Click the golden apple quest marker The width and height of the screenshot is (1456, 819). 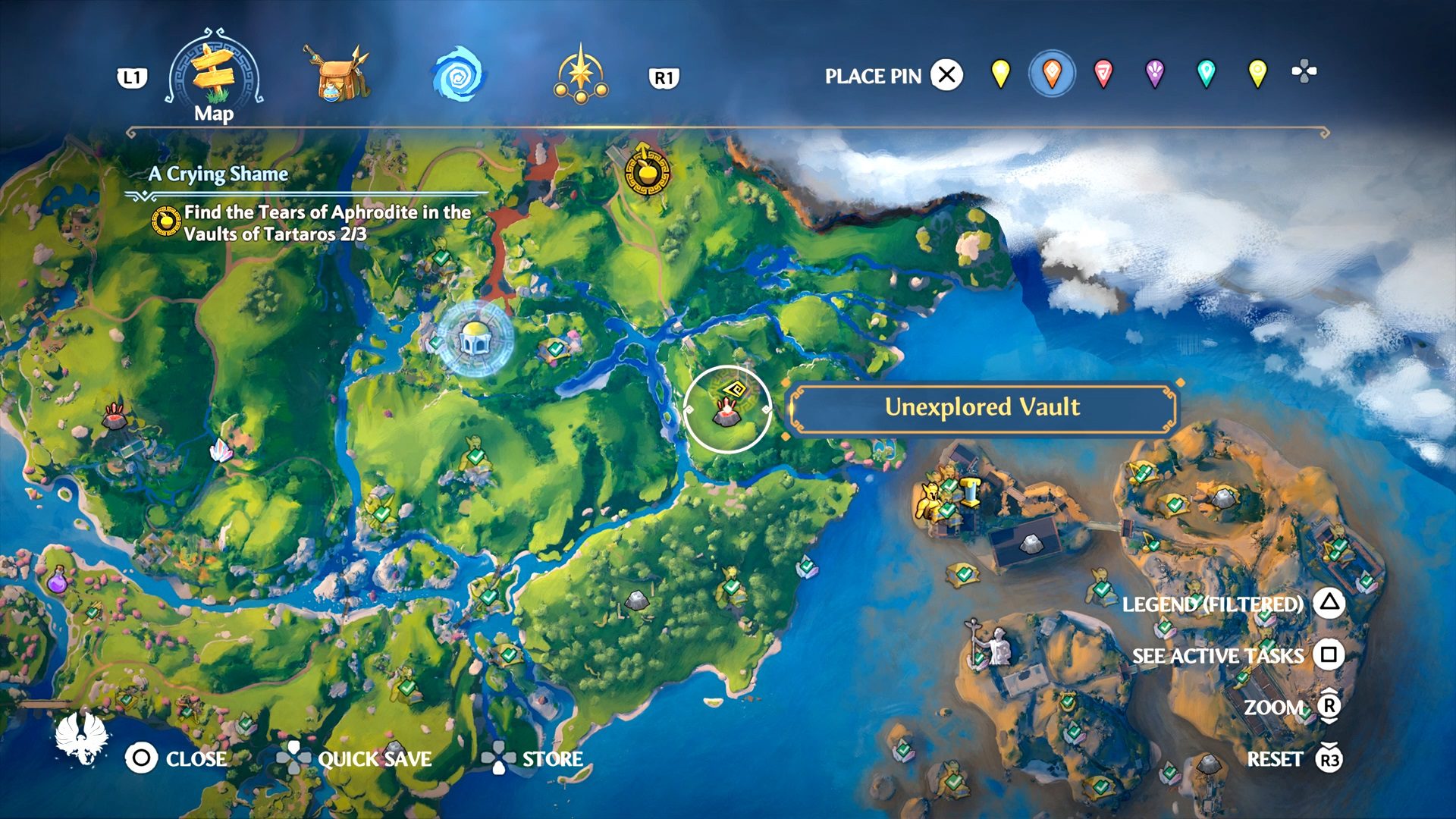[647, 172]
